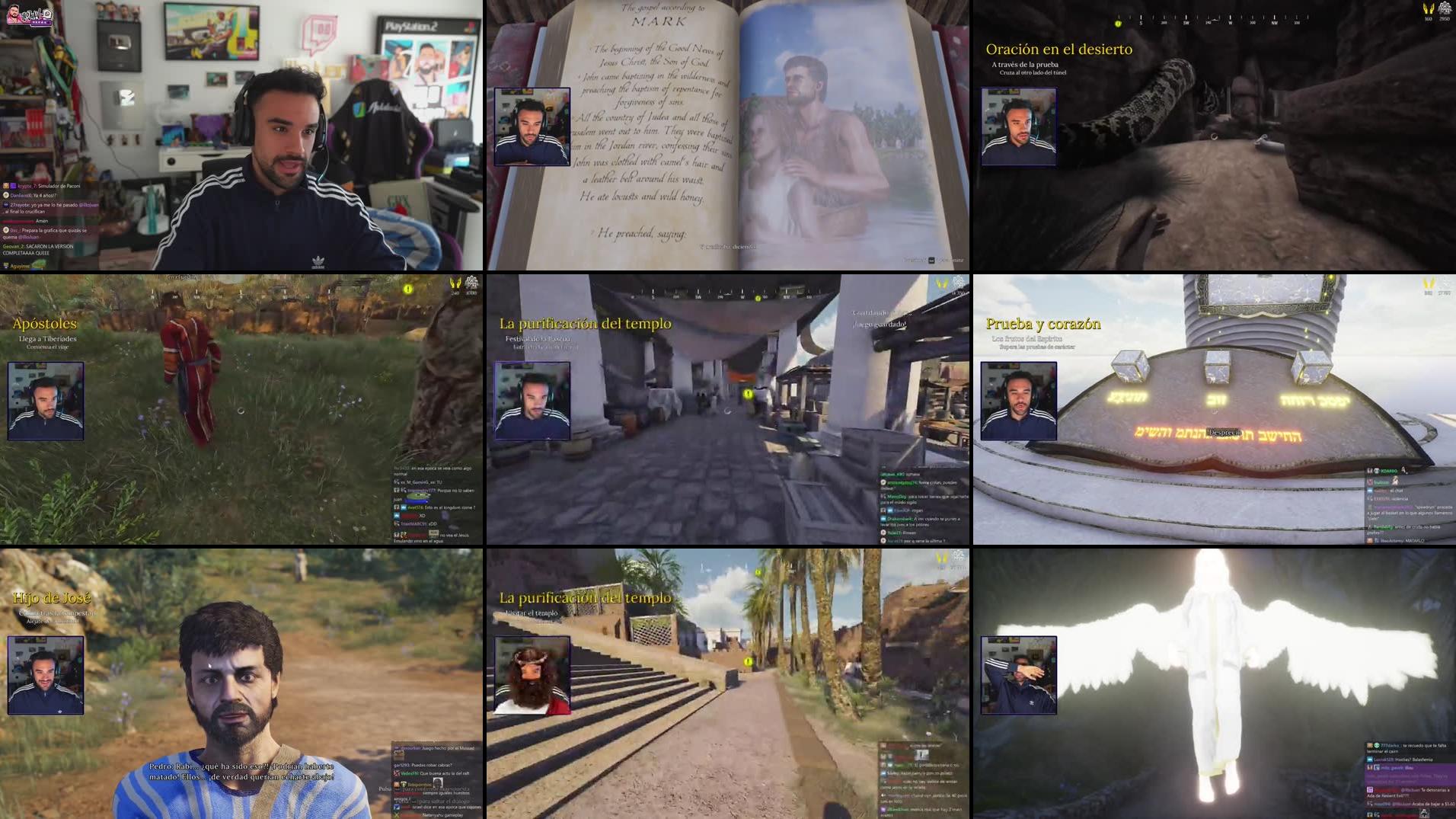Click the praying hands counter icon in the HUD
1456x819 pixels.
[1429, 10]
